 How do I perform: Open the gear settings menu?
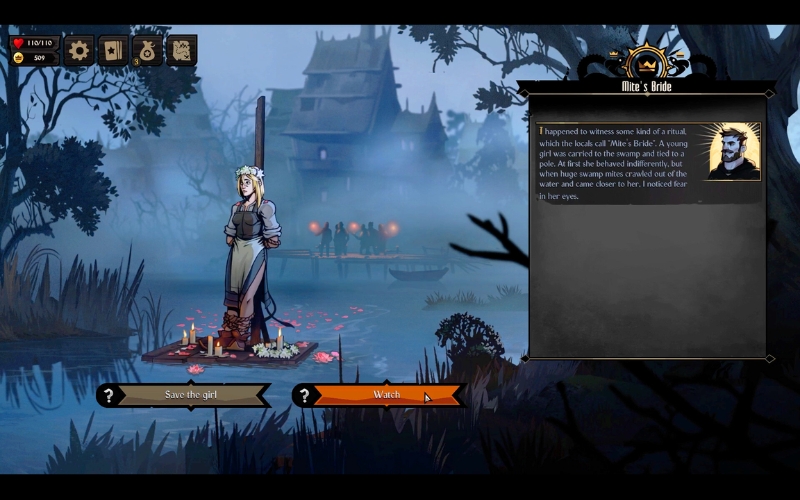[79, 50]
